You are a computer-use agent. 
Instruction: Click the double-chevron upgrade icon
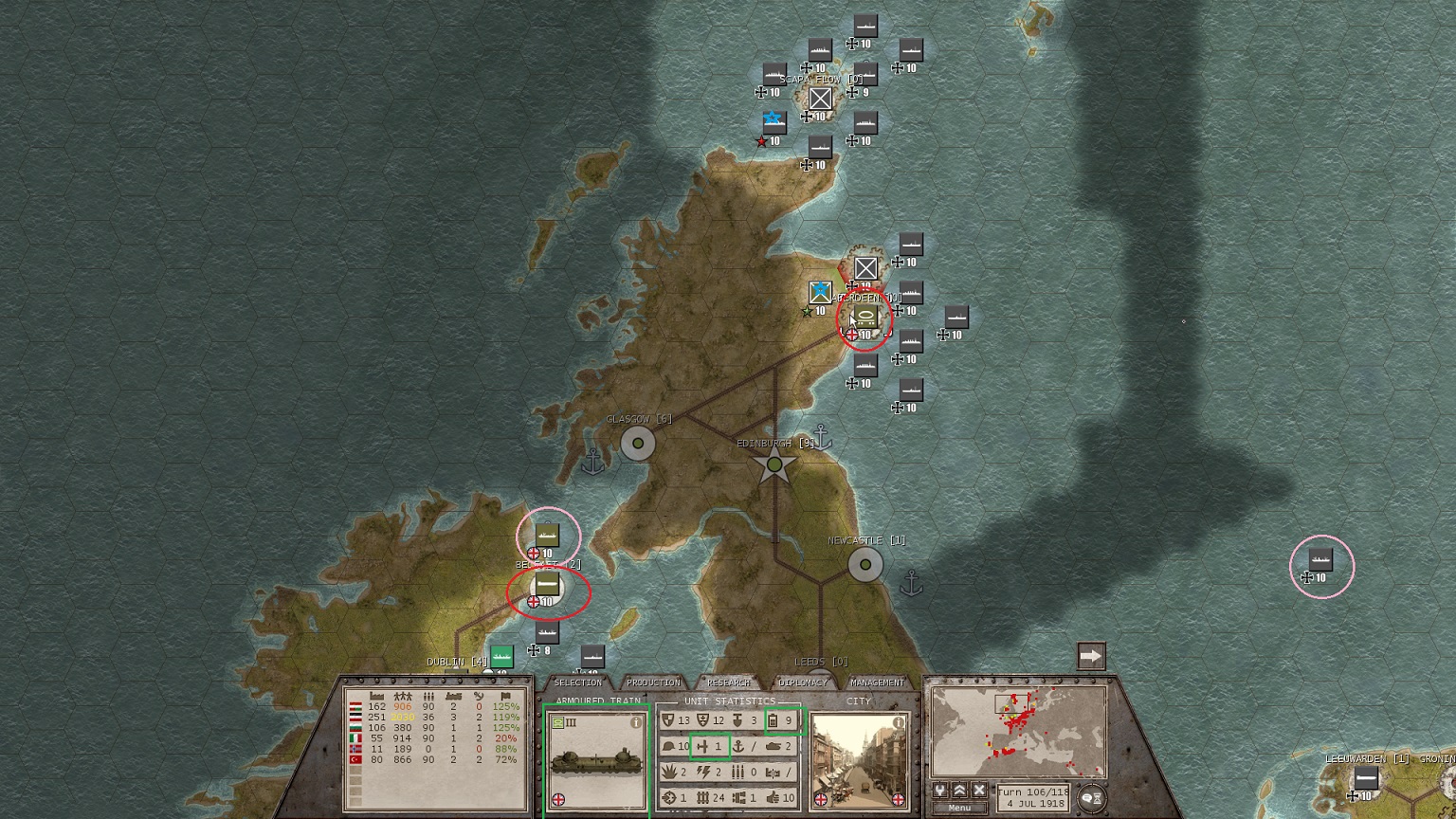point(959,791)
